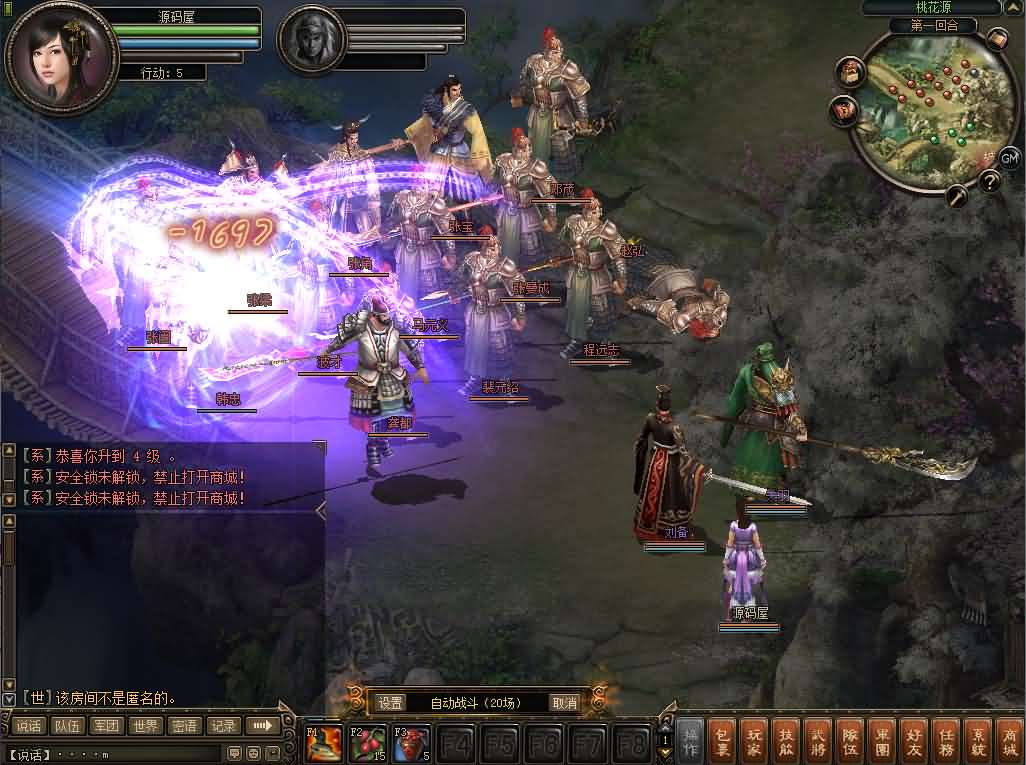Use the F3 red potion item
1026x765 pixels.
[x=411, y=745]
